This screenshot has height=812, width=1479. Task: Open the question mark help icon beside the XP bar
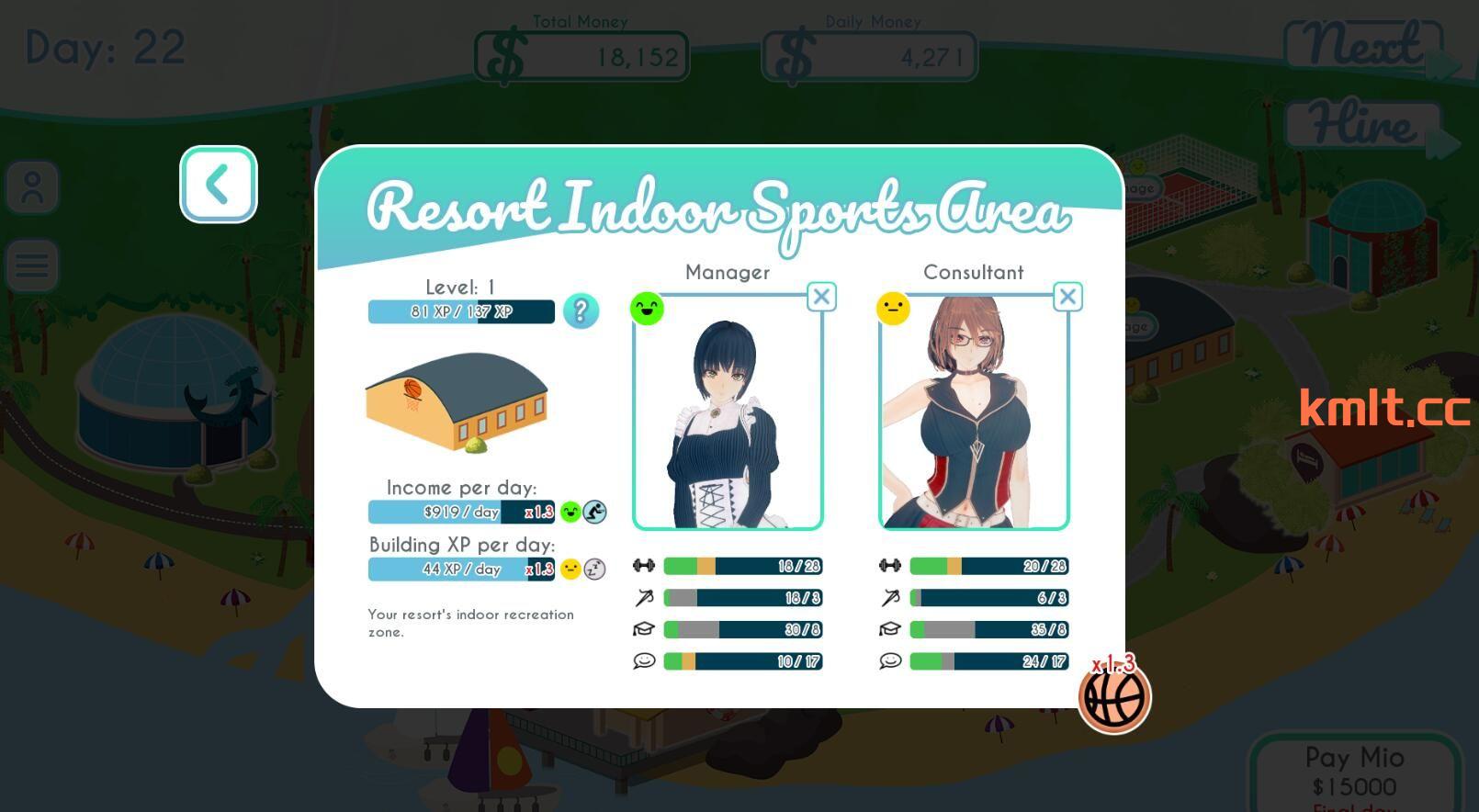(581, 311)
